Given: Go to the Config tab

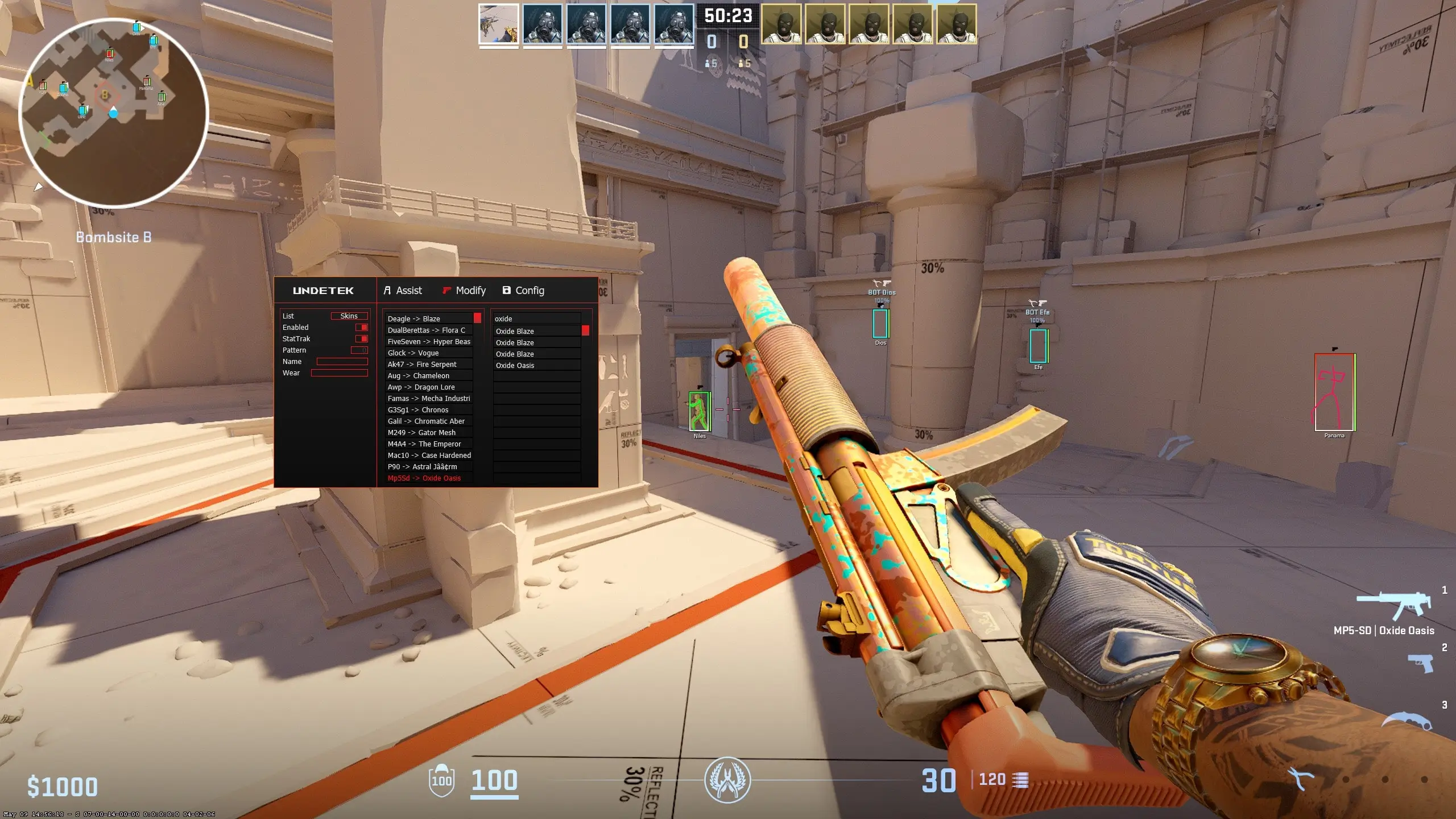Looking at the screenshot, I should [523, 291].
